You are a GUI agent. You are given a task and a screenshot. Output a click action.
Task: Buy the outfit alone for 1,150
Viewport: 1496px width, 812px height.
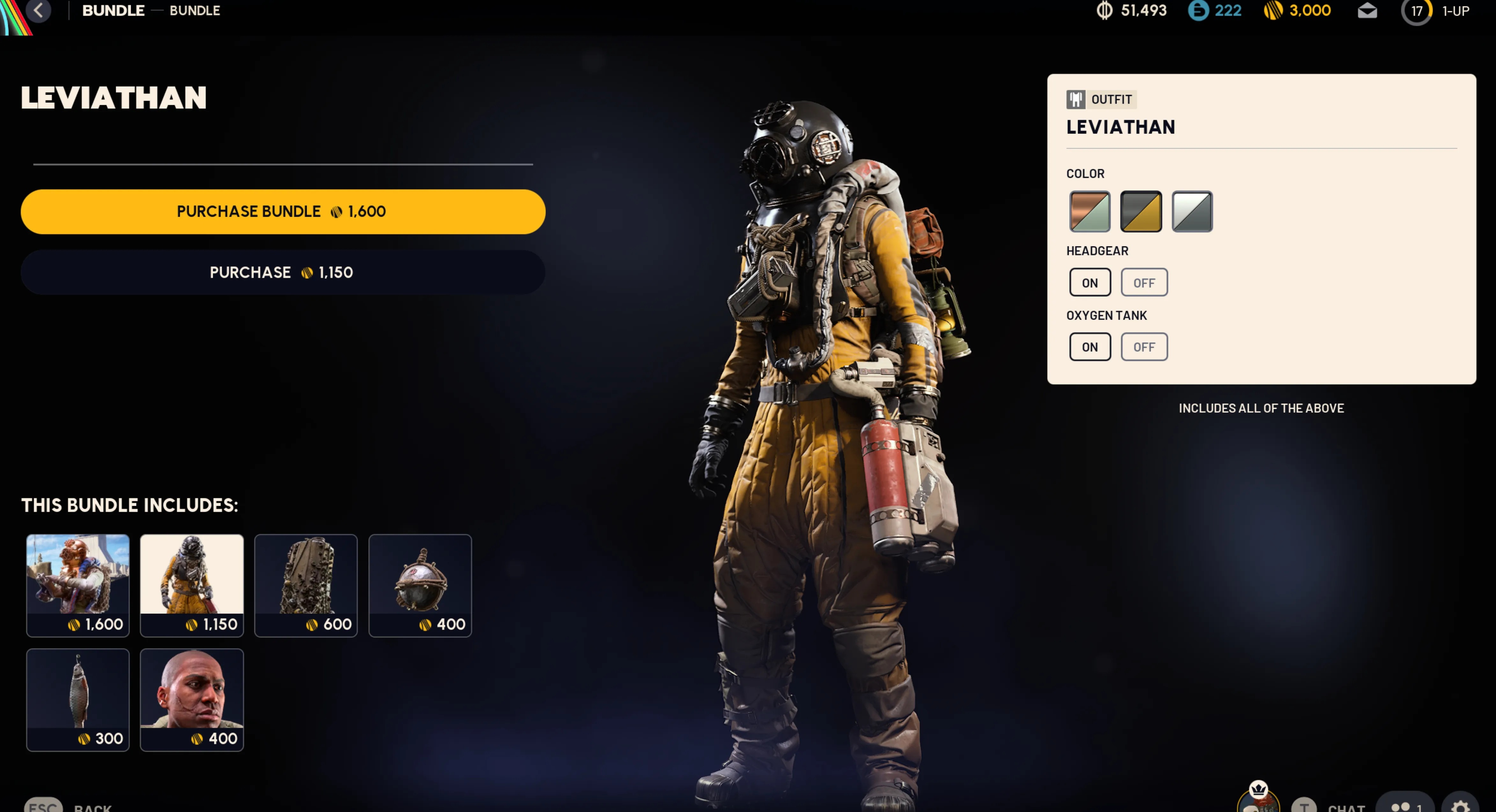(282, 272)
